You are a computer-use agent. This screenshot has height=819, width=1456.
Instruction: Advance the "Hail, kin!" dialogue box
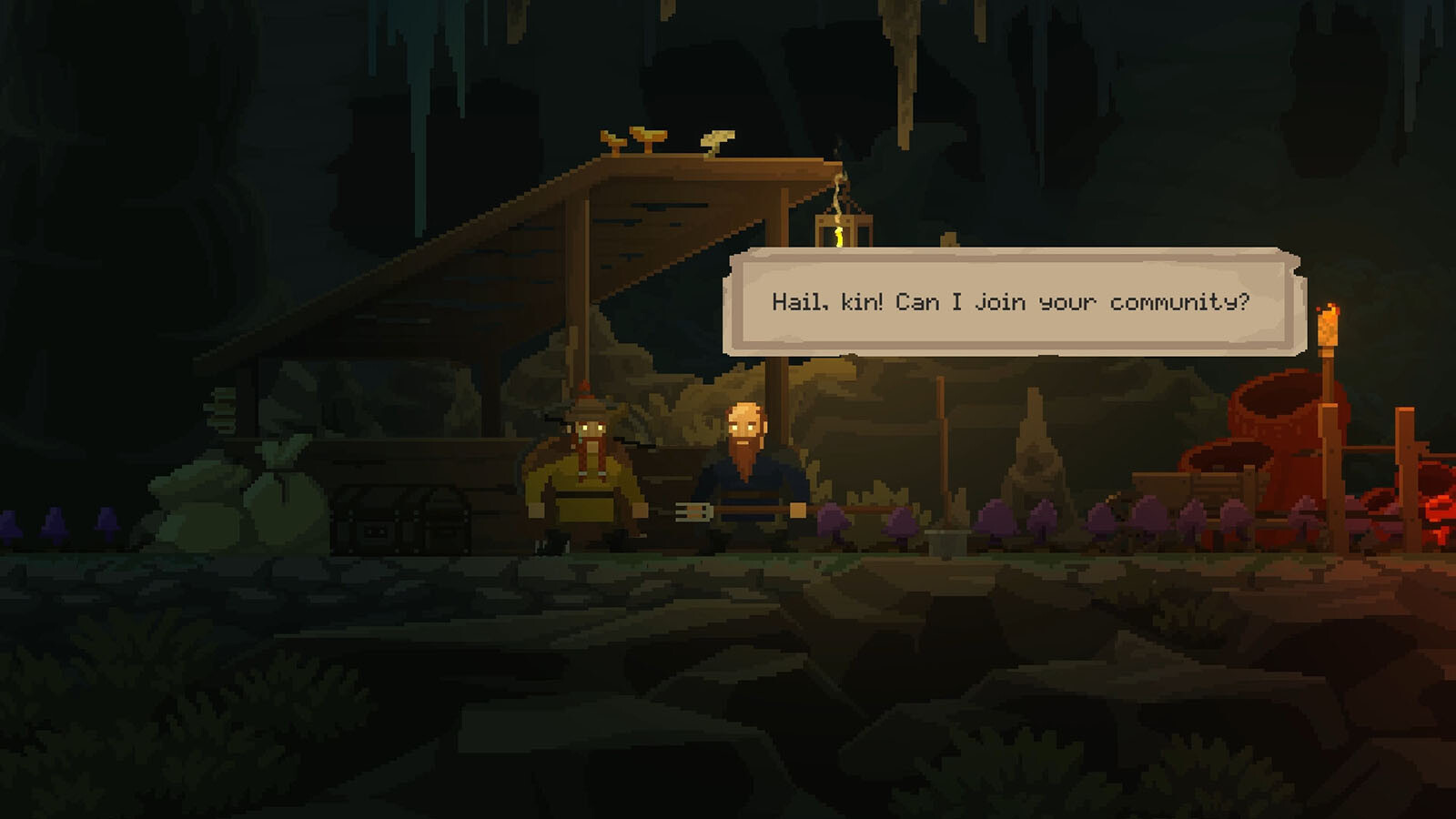pos(1012,302)
